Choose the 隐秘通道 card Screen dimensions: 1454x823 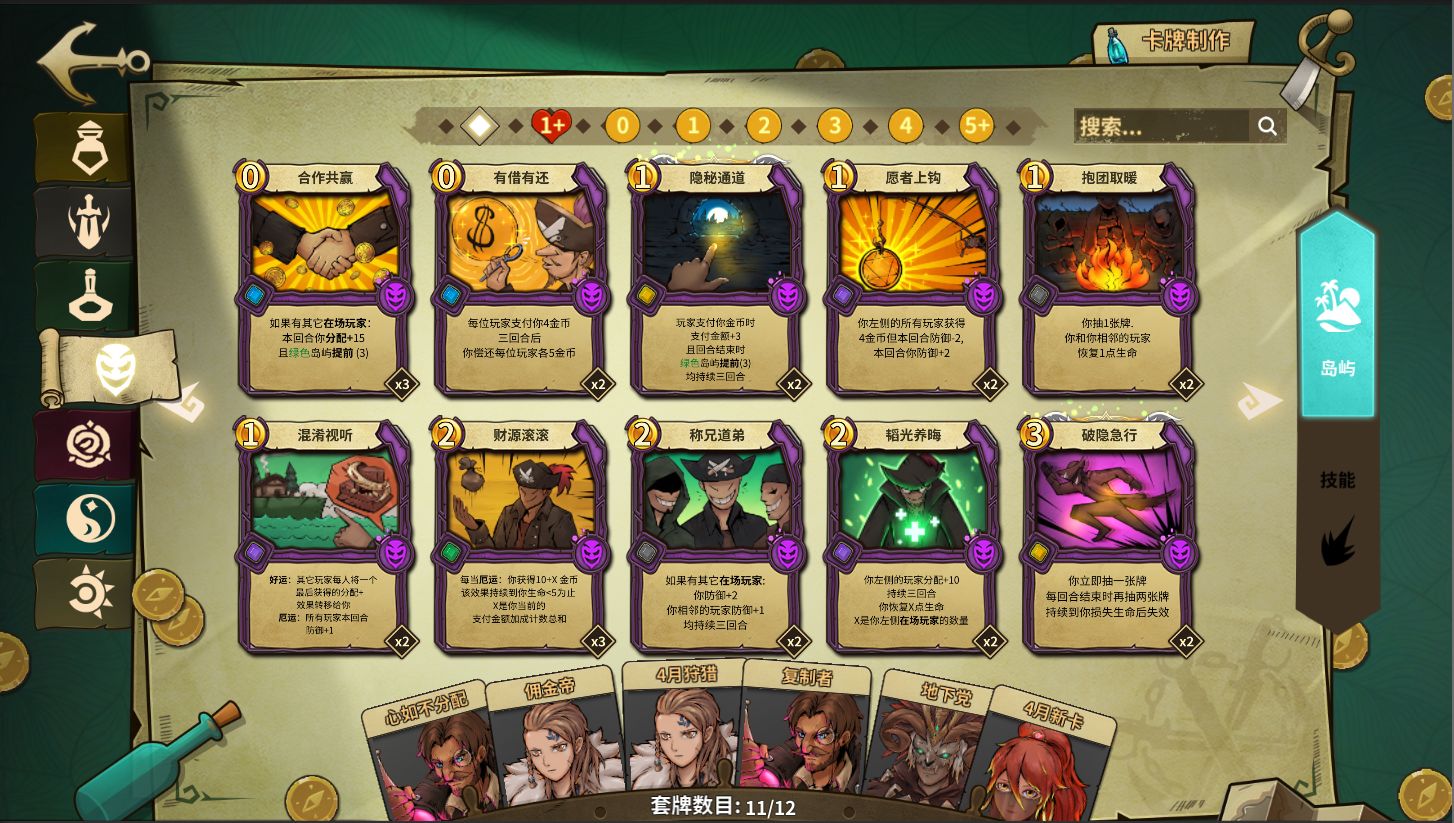(x=717, y=280)
